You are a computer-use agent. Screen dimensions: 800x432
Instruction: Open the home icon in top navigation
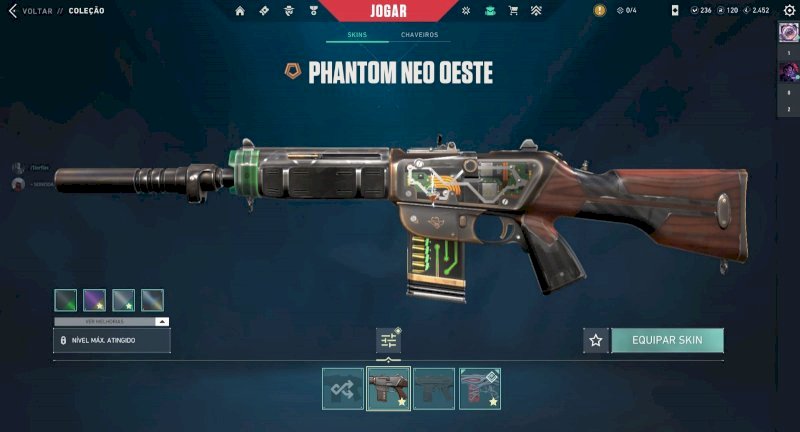pyautogui.click(x=240, y=10)
